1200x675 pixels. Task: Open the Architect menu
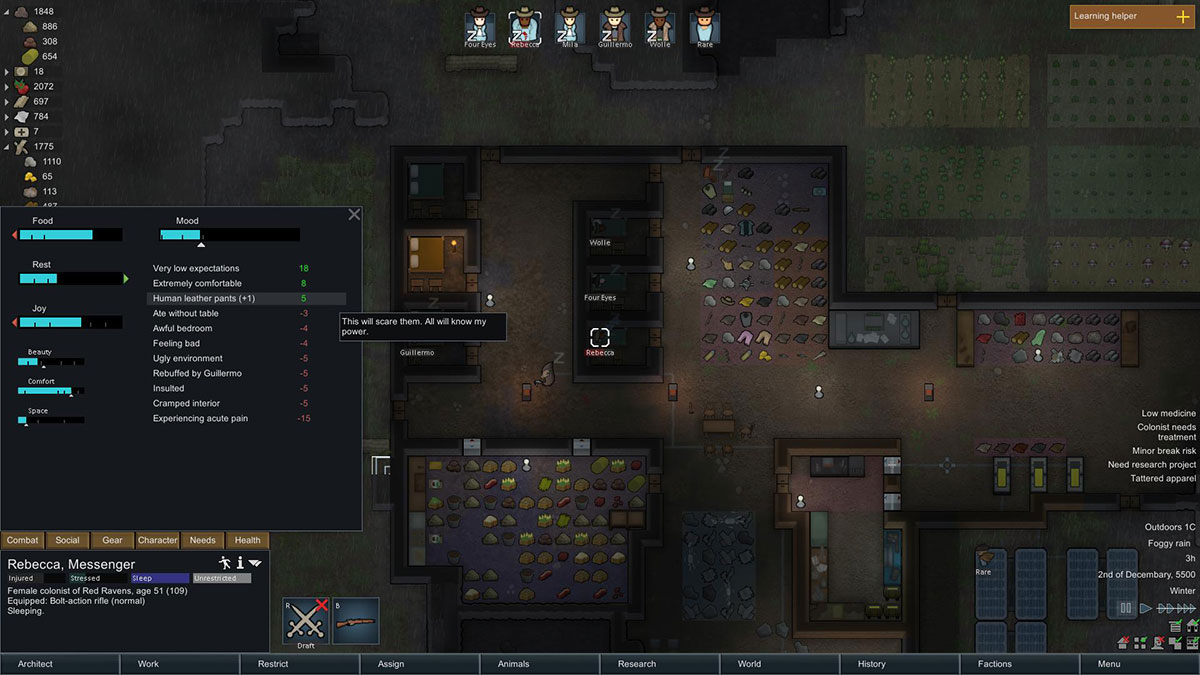point(35,664)
